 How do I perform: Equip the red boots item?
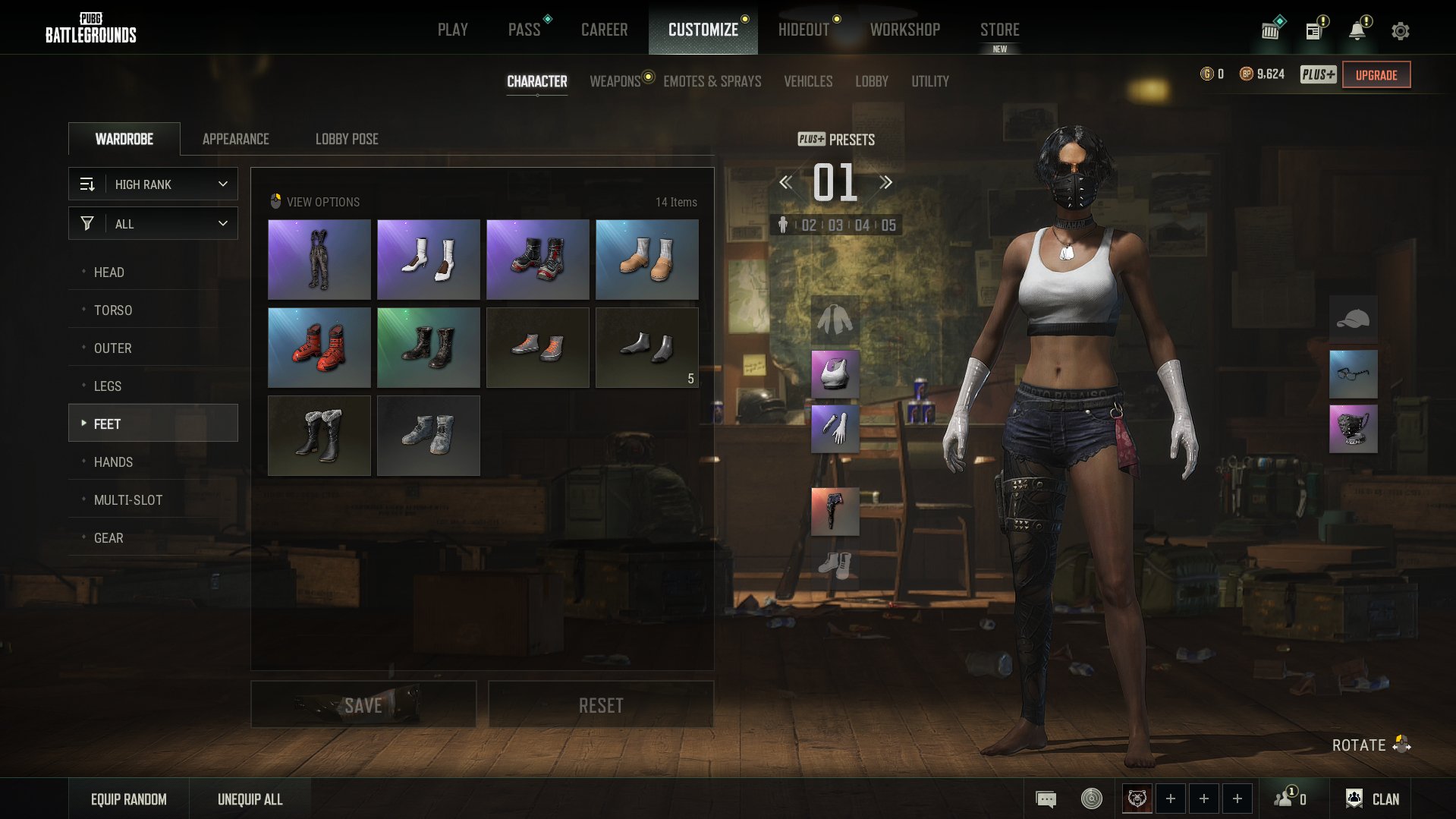coord(319,348)
